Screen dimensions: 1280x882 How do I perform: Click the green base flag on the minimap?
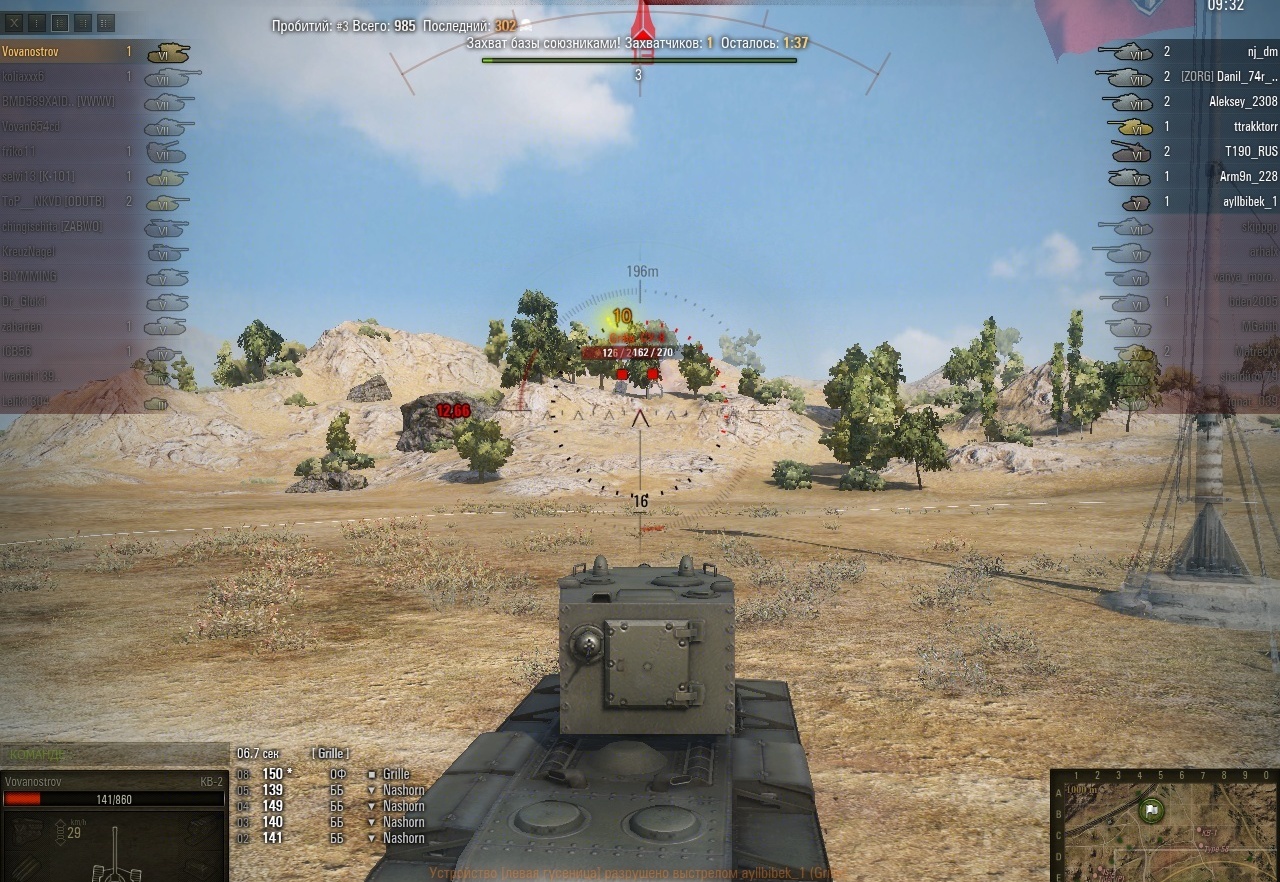click(1151, 810)
